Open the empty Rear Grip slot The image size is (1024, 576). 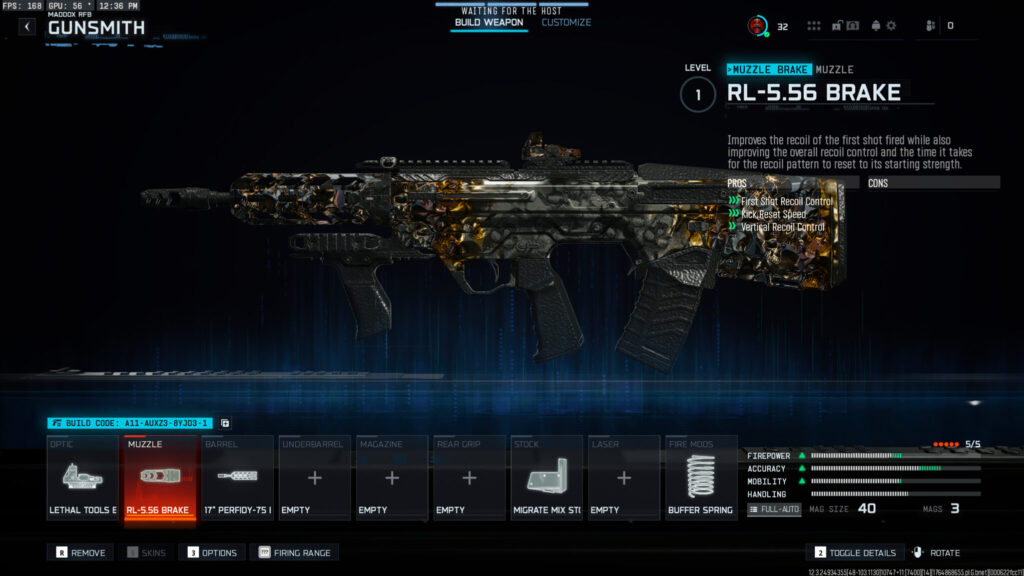(470, 478)
